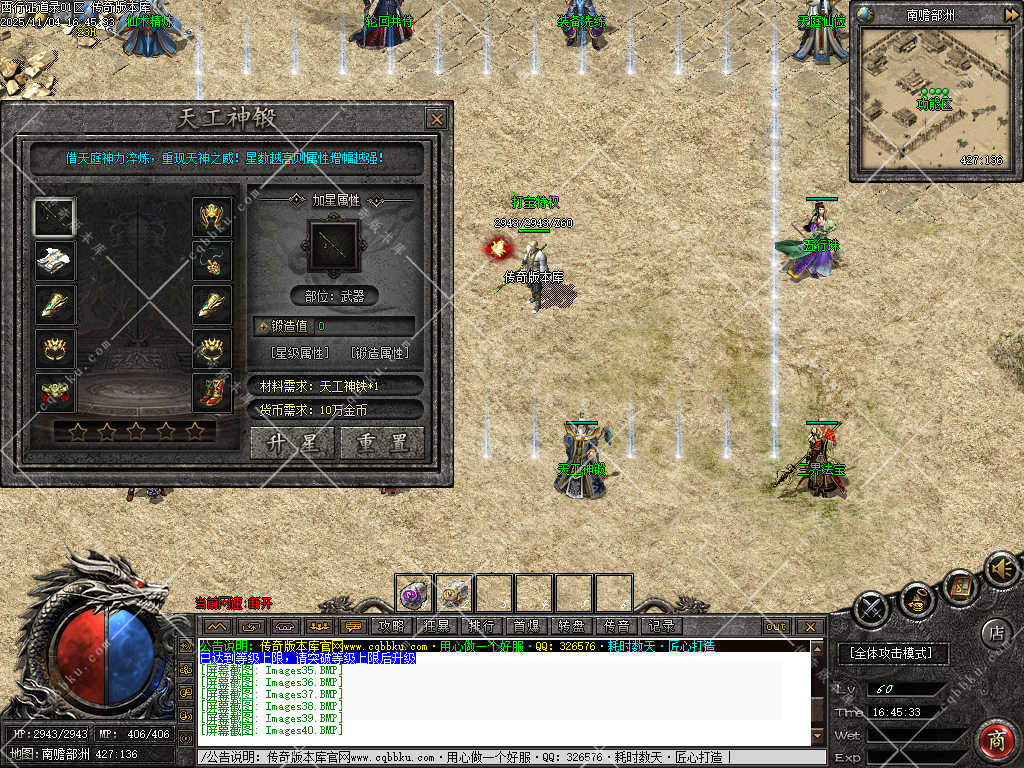This screenshot has width=1024, height=768.
Task: Click the 重置 reset button
Action: click(381, 443)
